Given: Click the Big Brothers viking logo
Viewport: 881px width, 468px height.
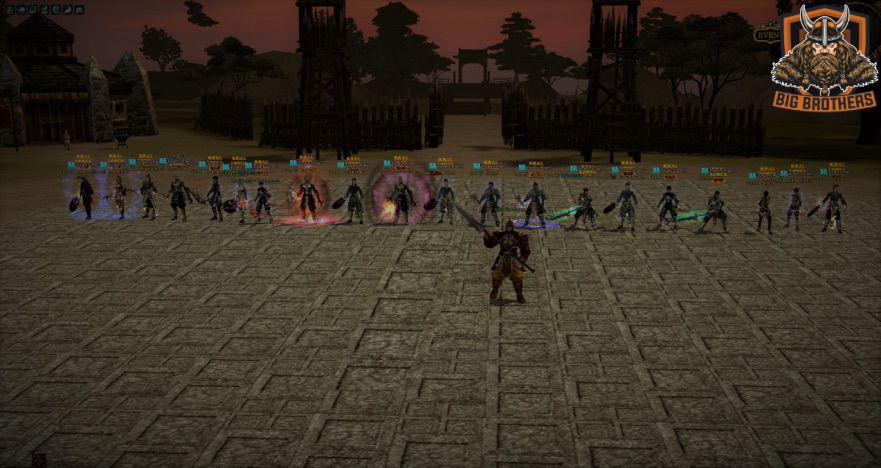Looking at the screenshot, I should pyautogui.click(x=824, y=56).
